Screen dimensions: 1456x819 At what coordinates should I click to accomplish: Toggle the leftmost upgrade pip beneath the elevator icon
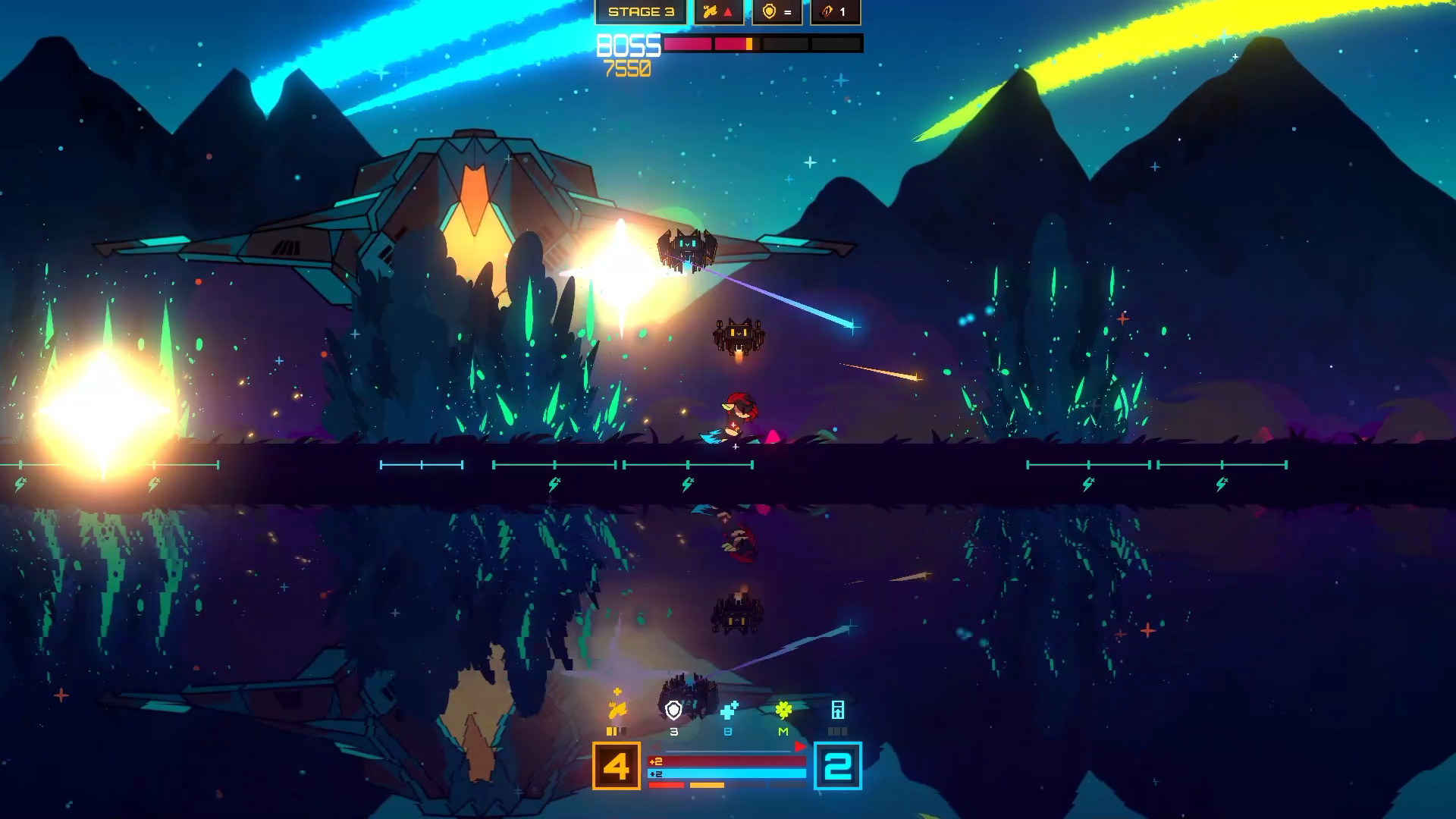(x=830, y=731)
